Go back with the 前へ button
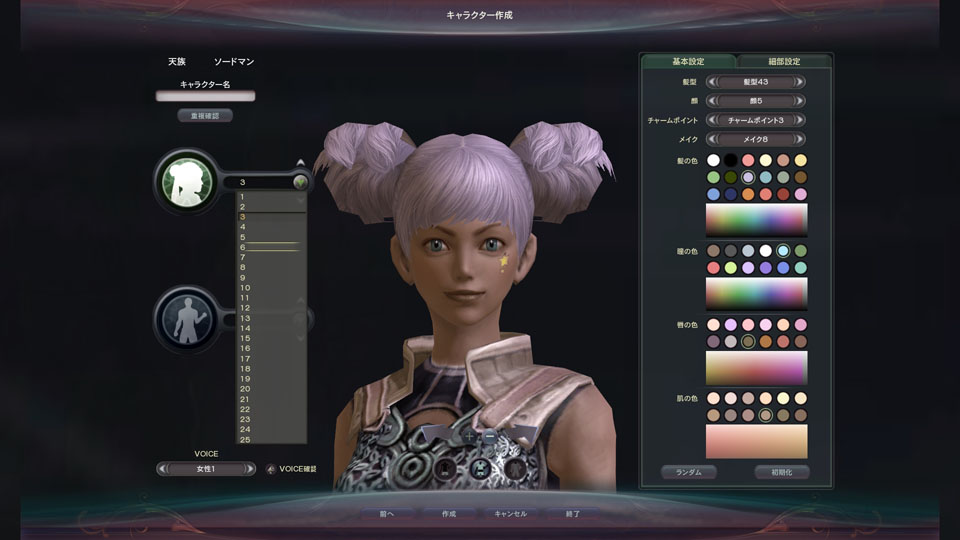The image size is (960, 540). [387, 514]
